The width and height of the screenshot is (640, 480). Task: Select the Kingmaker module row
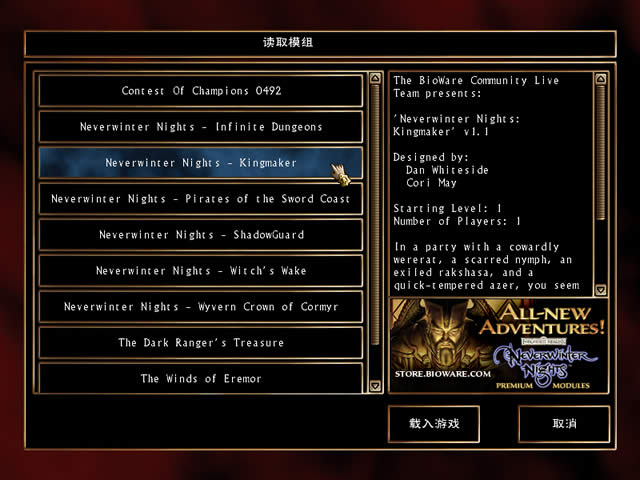pyautogui.click(x=201, y=163)
